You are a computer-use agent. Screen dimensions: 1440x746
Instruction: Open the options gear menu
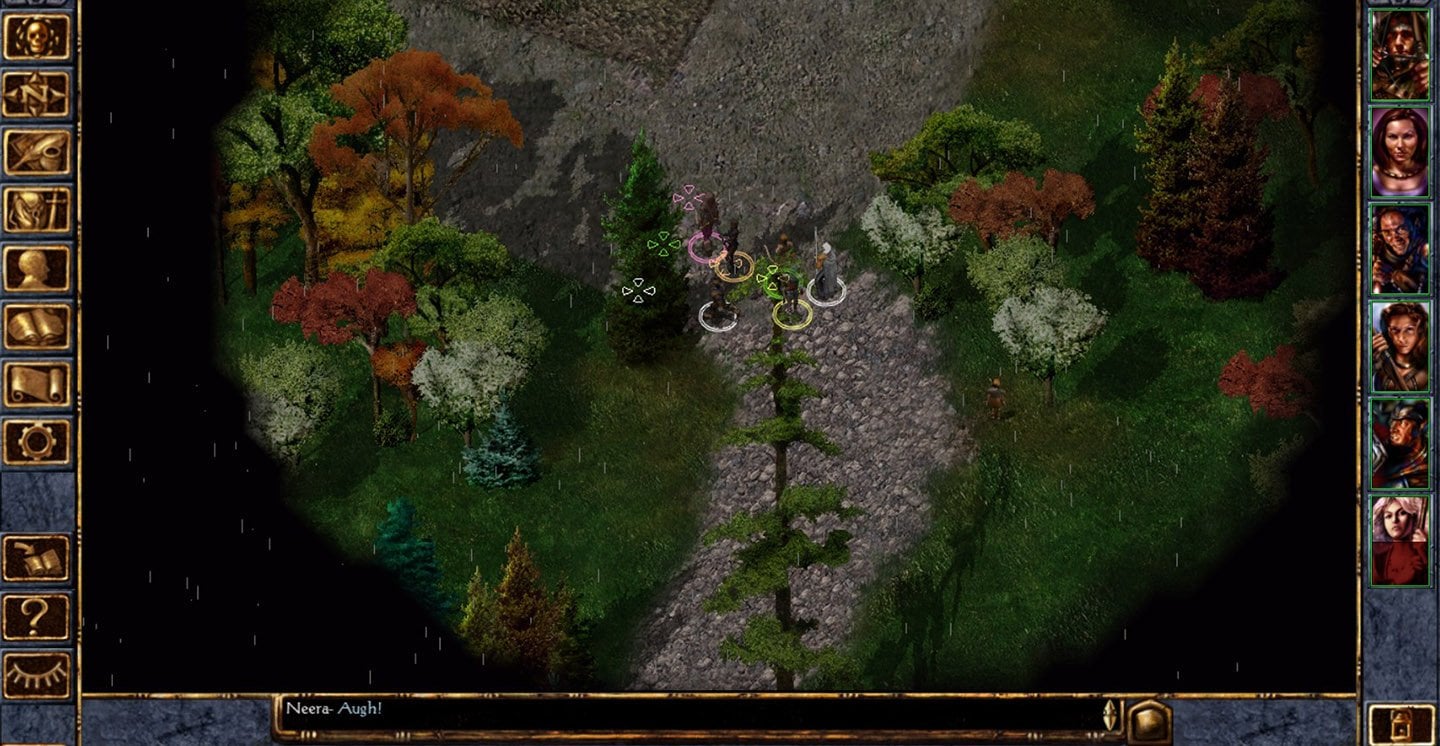tap(38, 442)
